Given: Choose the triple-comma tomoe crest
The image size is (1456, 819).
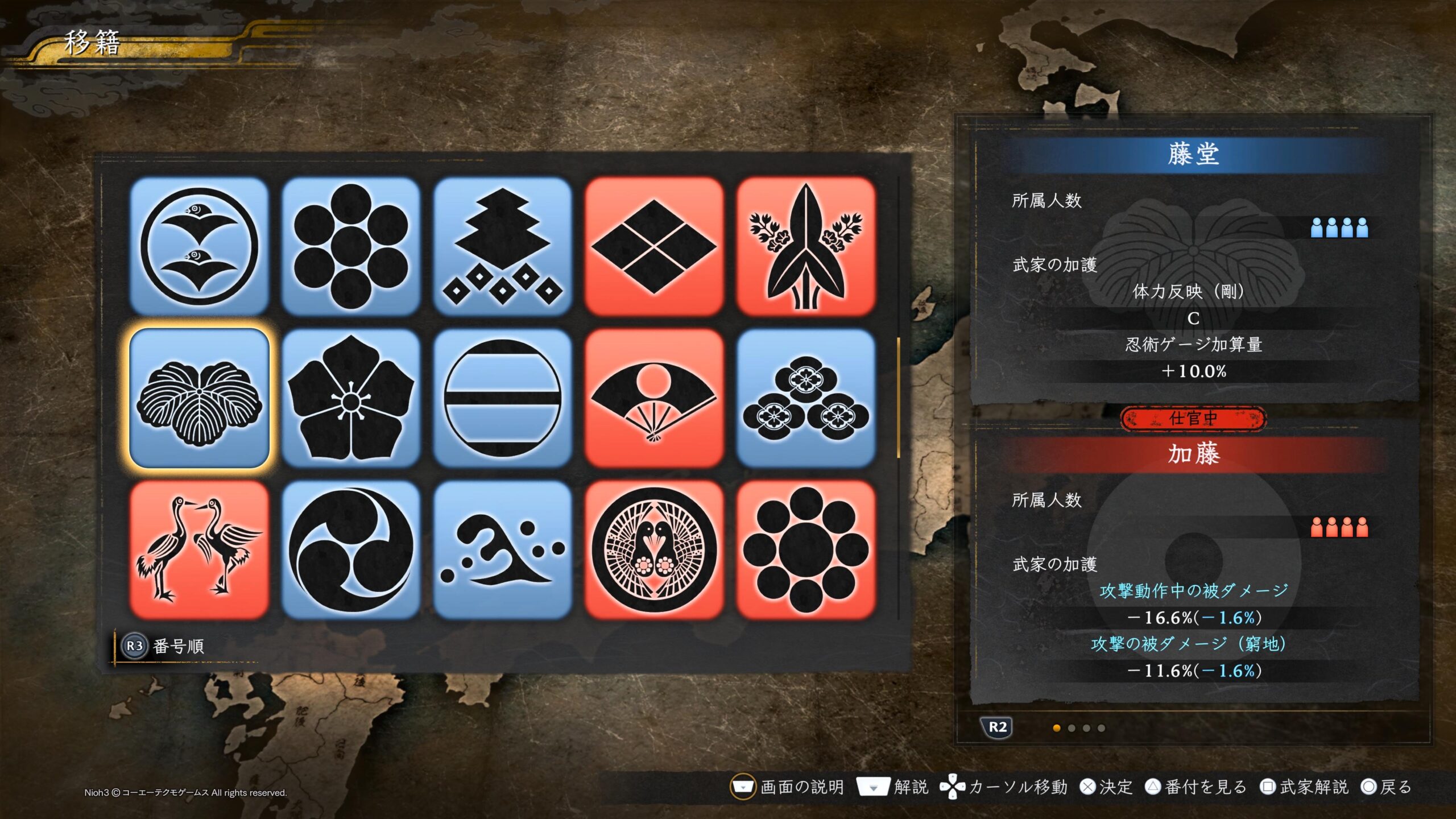Looking at the screenshot, I should coord(350,550).
